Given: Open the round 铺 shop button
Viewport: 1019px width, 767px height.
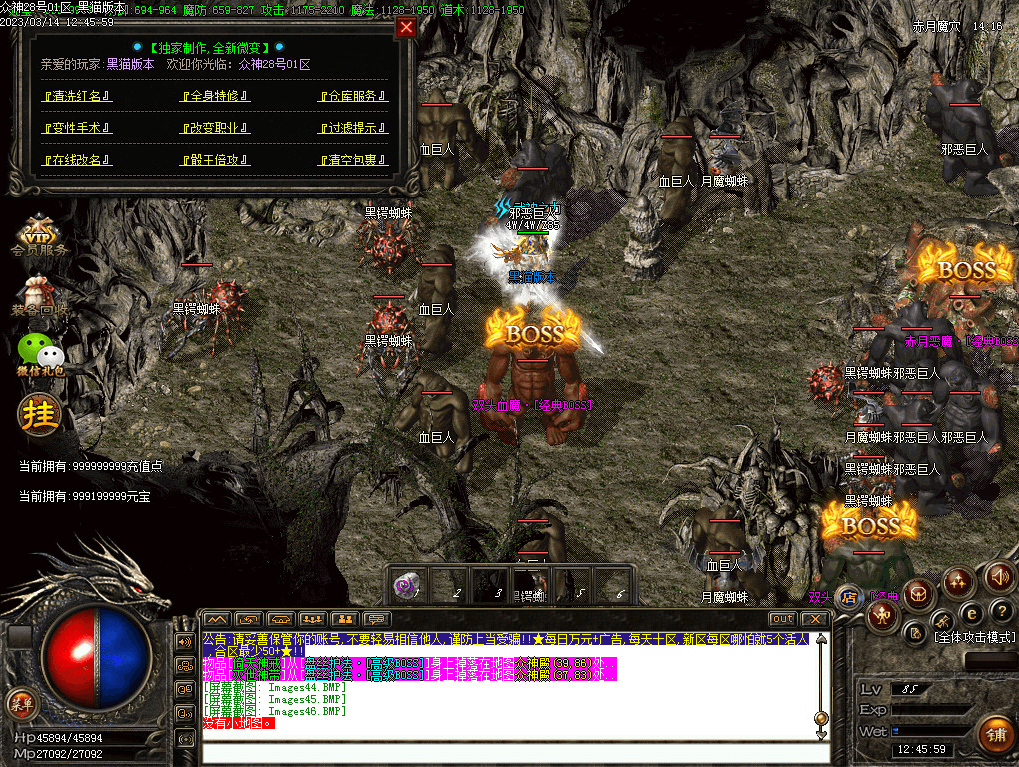Looking at the screenshot, I should point(992,735).
